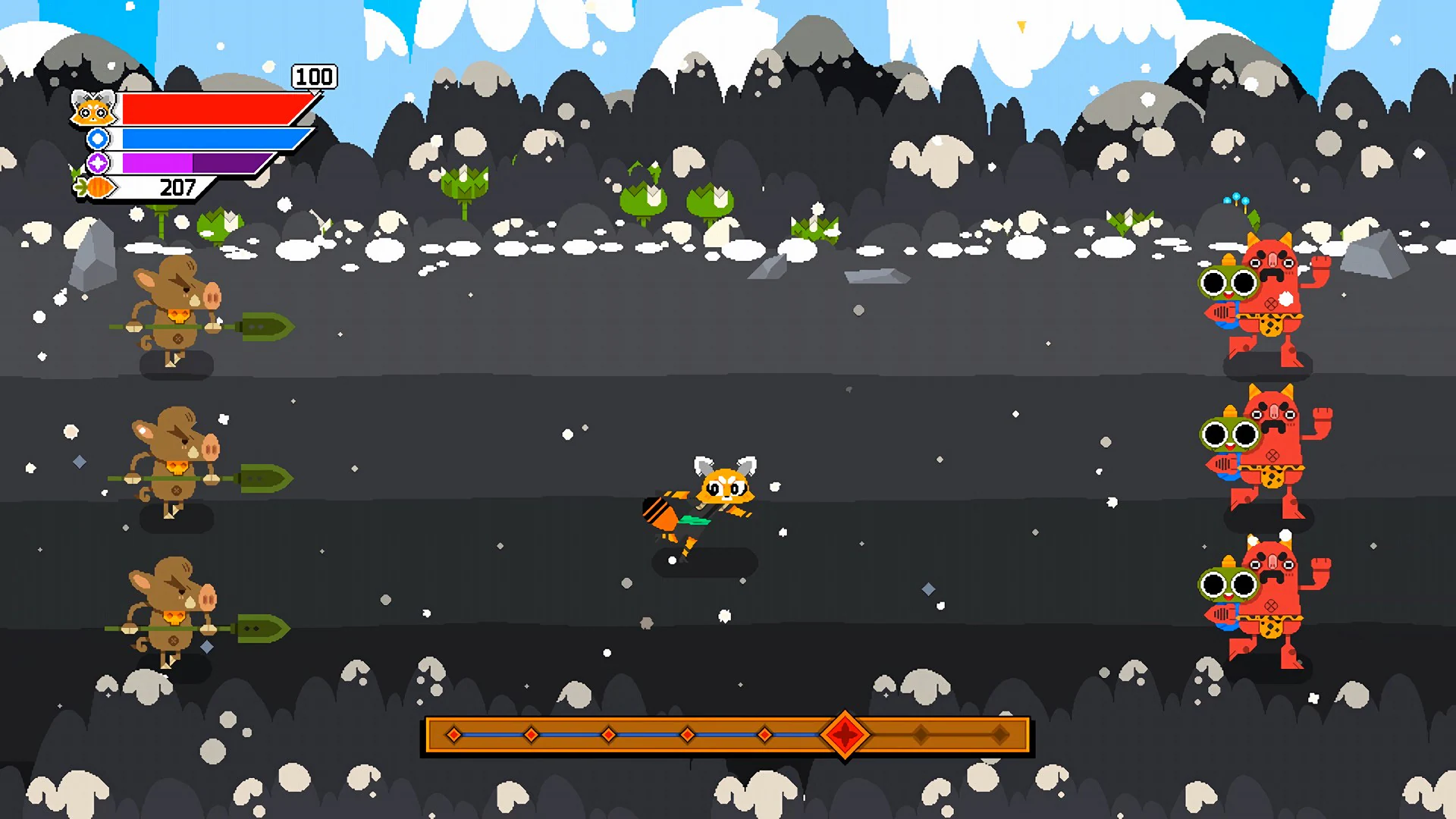1456x819 pixels.
Task: Click the red panda character portrait
Action: click(94, 108)
